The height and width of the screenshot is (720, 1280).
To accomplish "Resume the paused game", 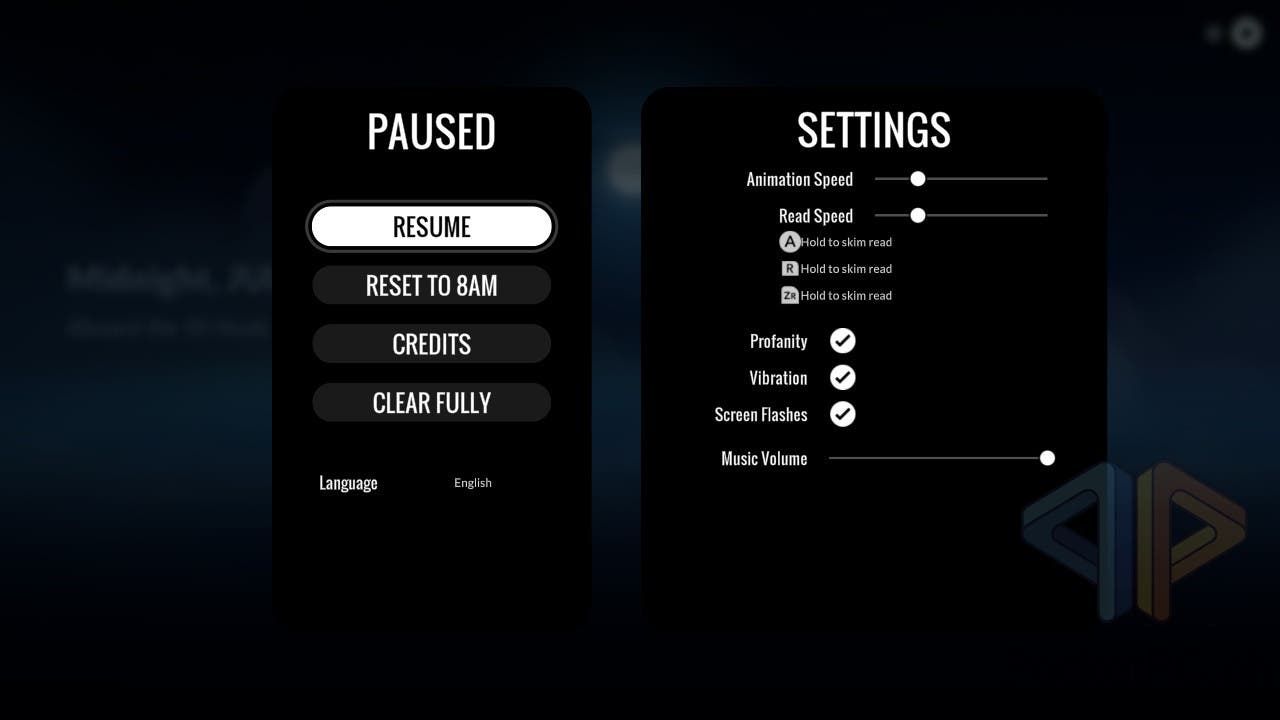I will 431,227.
